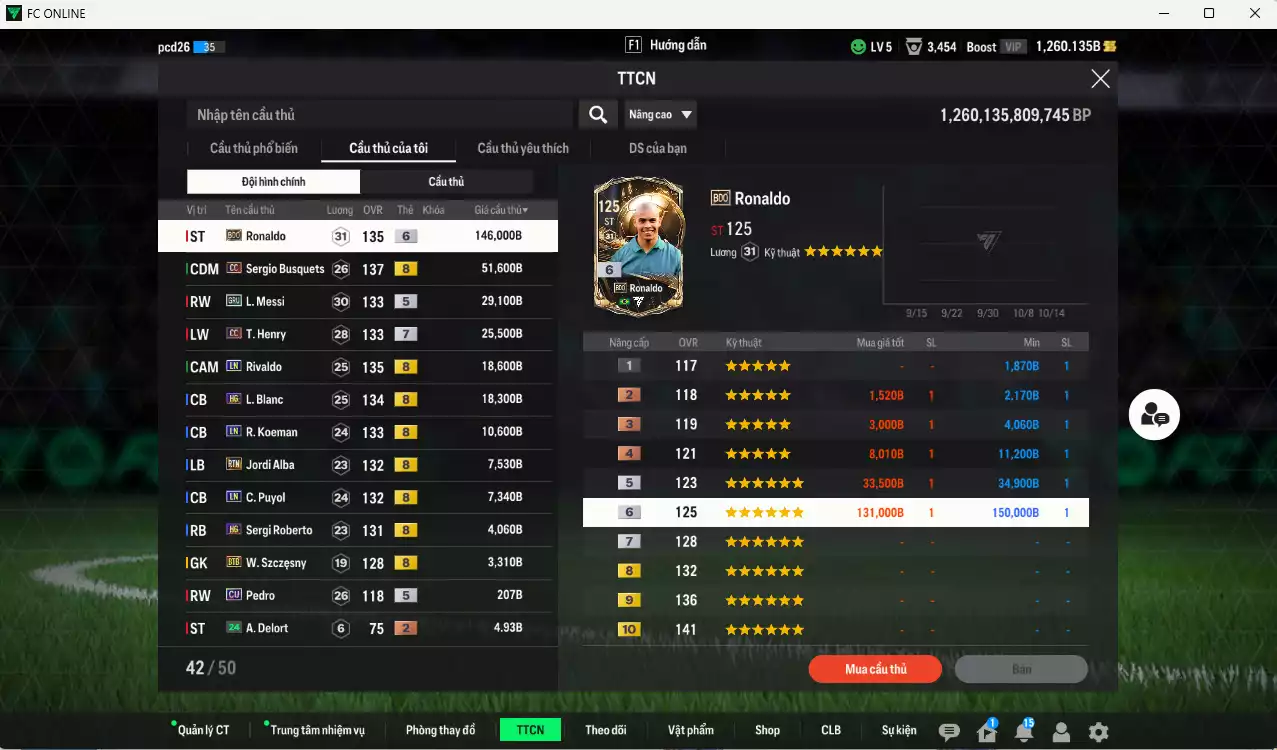The height and width of the screenshot is (750, 1277).
Task: Maximize the FC ONLINE window
Action: [x=1209, y=13]
